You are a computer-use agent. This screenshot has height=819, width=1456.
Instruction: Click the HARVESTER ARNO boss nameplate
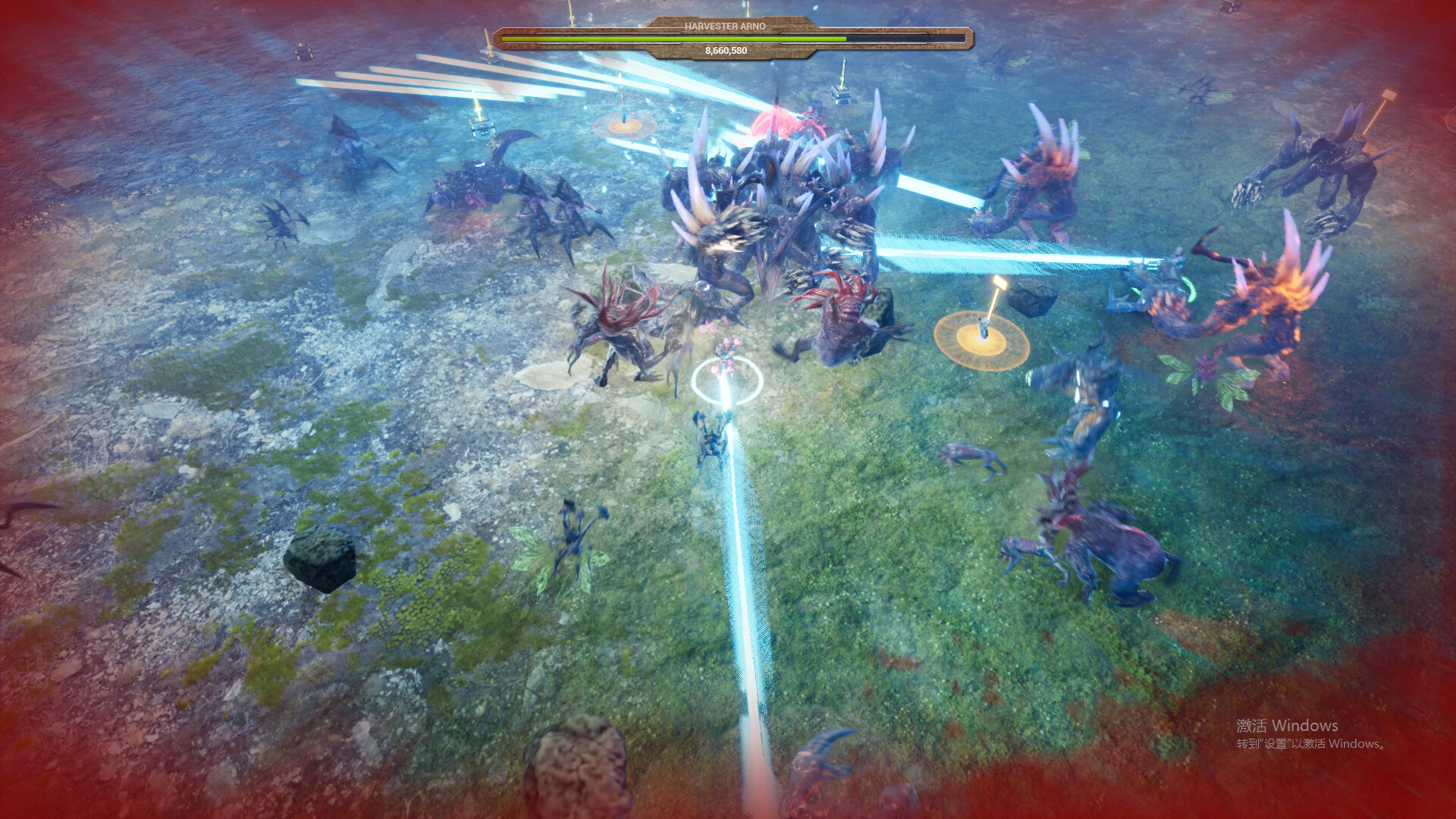tap(726, 25)
